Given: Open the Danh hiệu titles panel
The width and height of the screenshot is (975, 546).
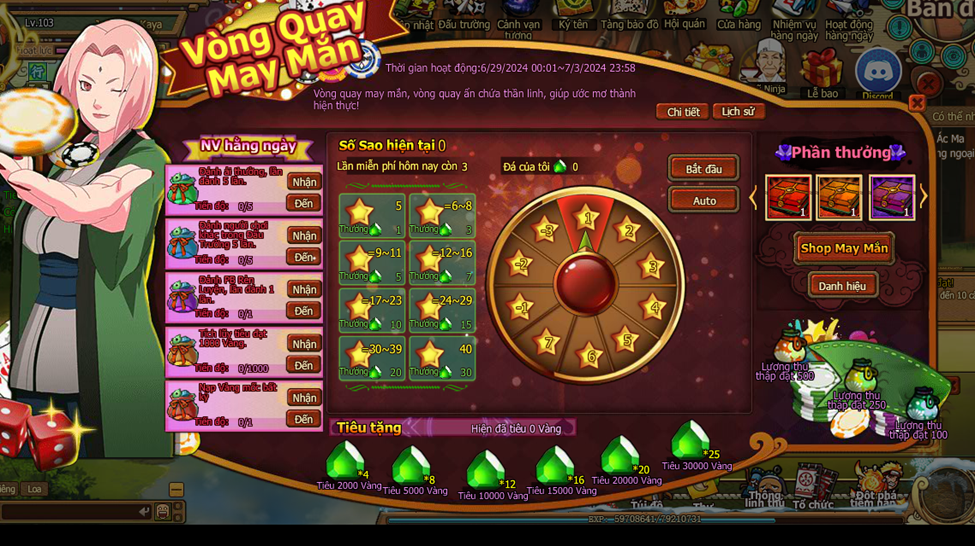Looking at the screenshot, I should pyautogui.click(x=842, y=286).
